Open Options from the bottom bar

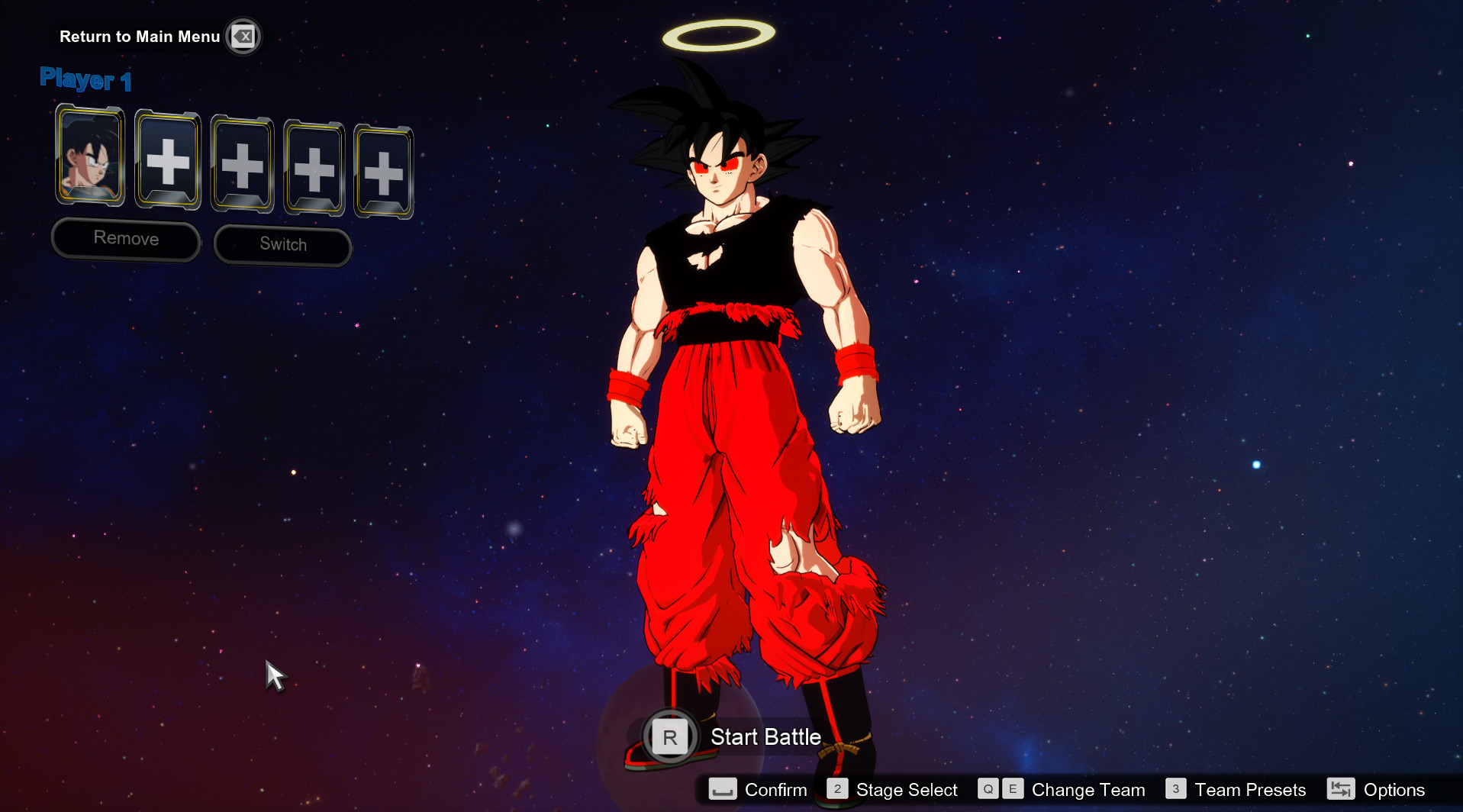(x=1394, y=790)
